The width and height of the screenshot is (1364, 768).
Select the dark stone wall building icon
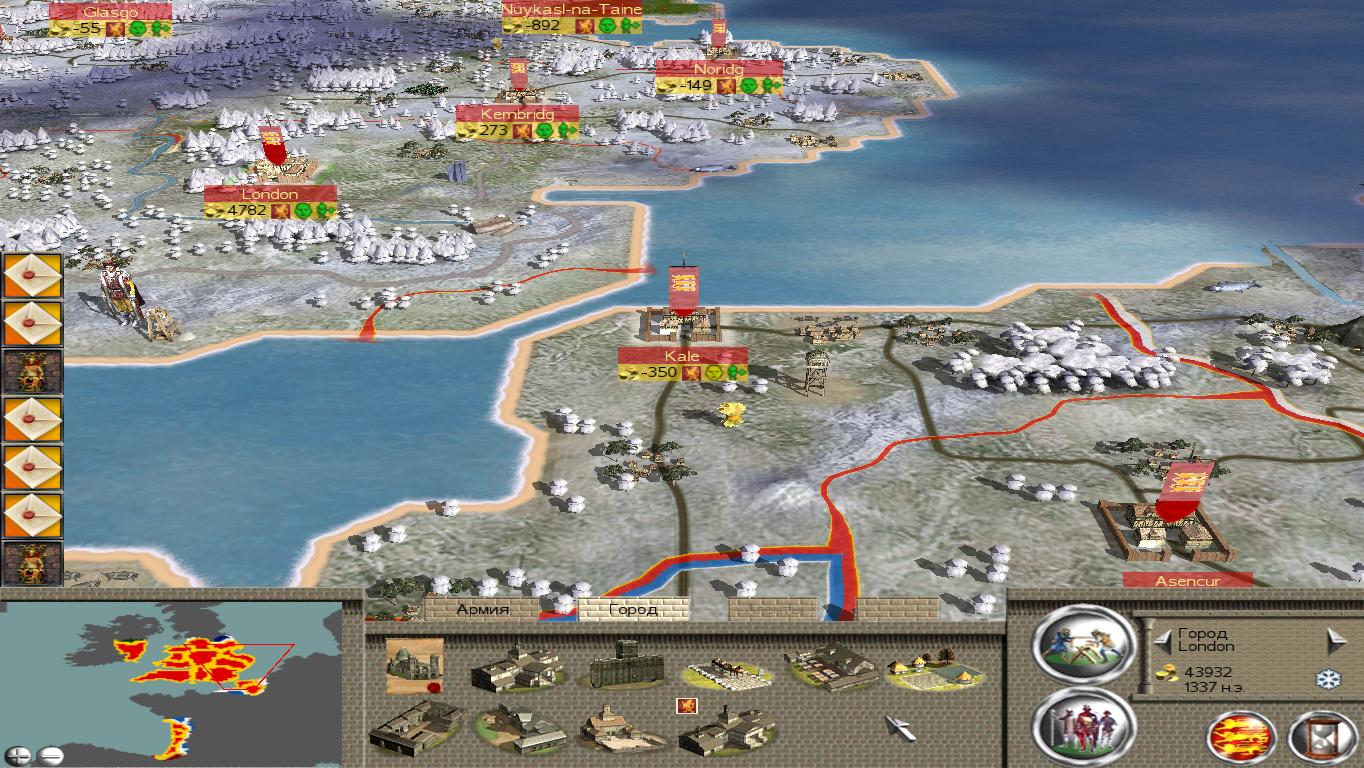click(x=626, y=667)
